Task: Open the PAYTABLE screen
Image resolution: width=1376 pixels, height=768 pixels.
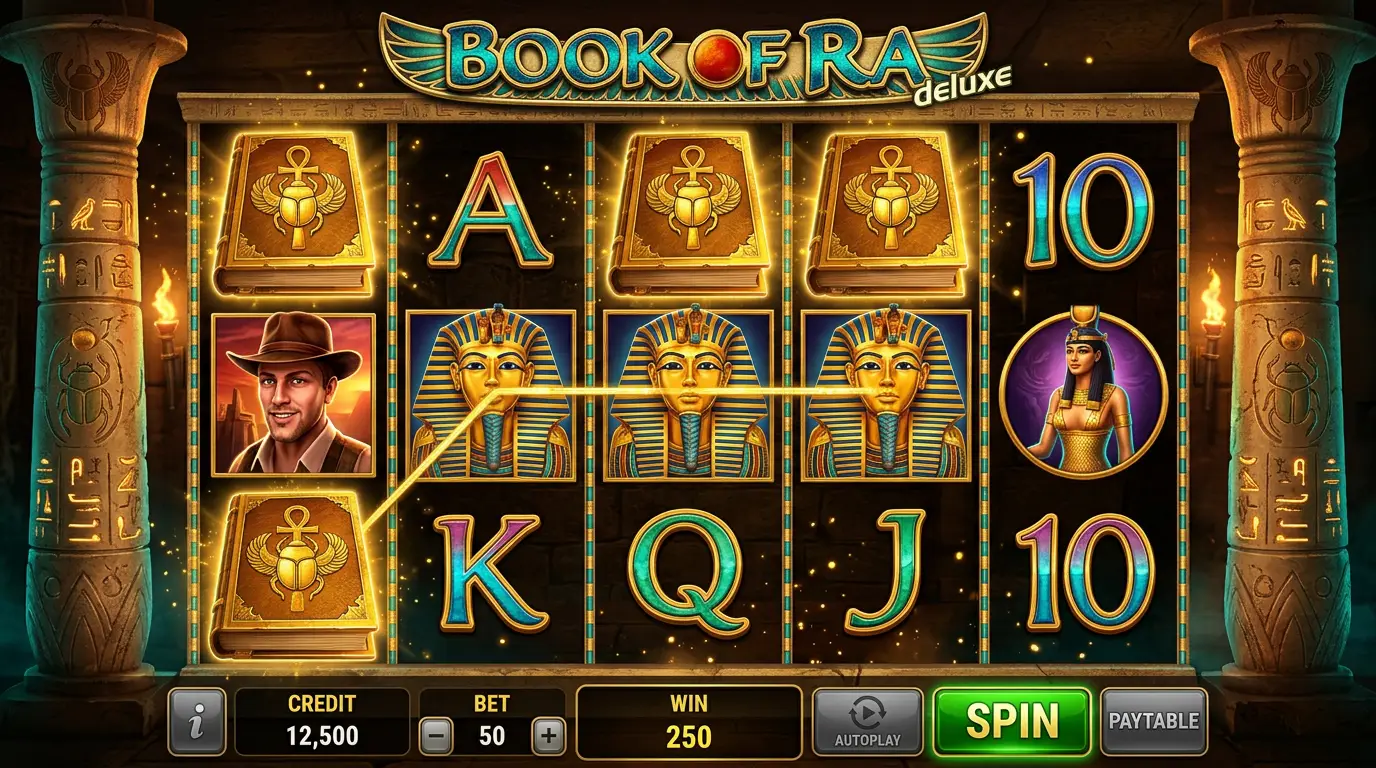Action: pos(1155,719)
